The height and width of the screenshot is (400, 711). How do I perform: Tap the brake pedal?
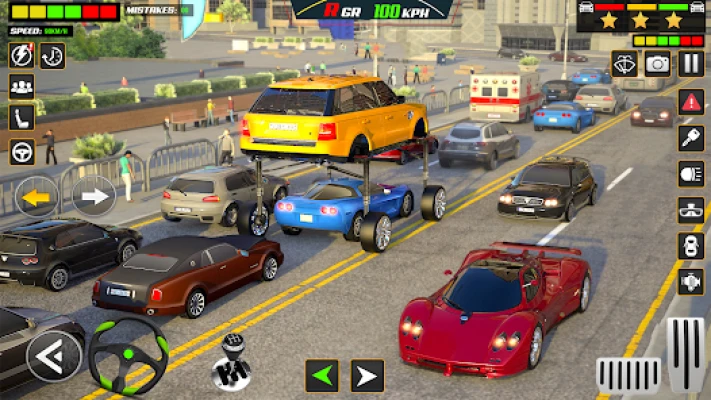coord(628,375)
